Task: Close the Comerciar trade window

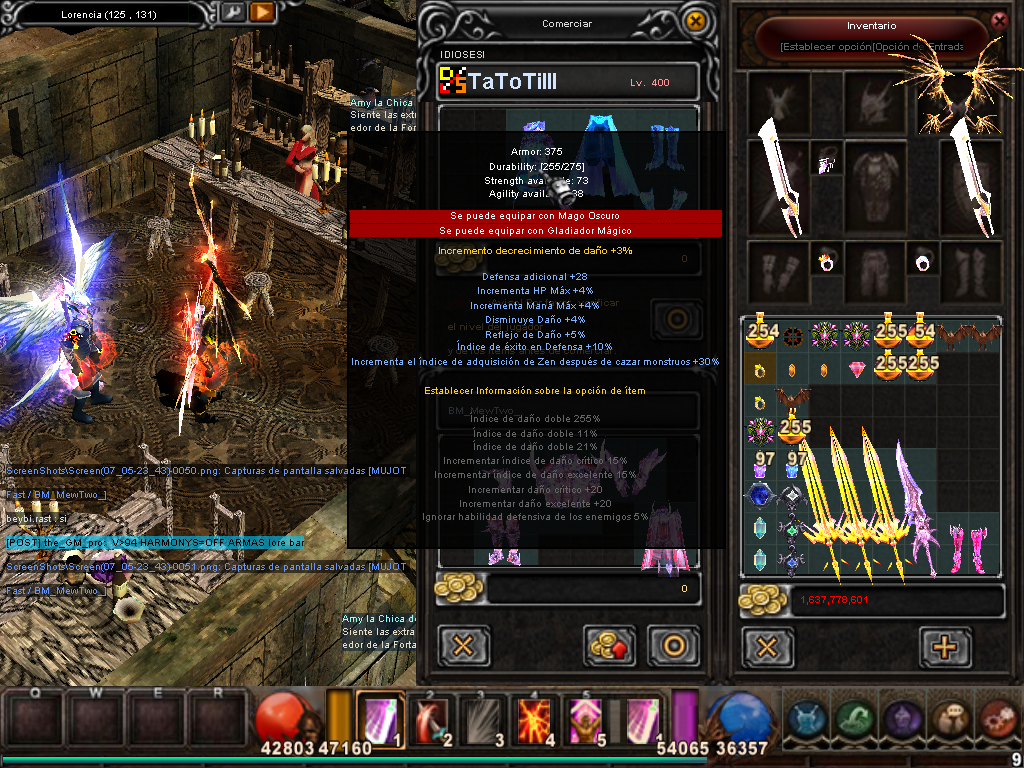Action: coord(694,21)
